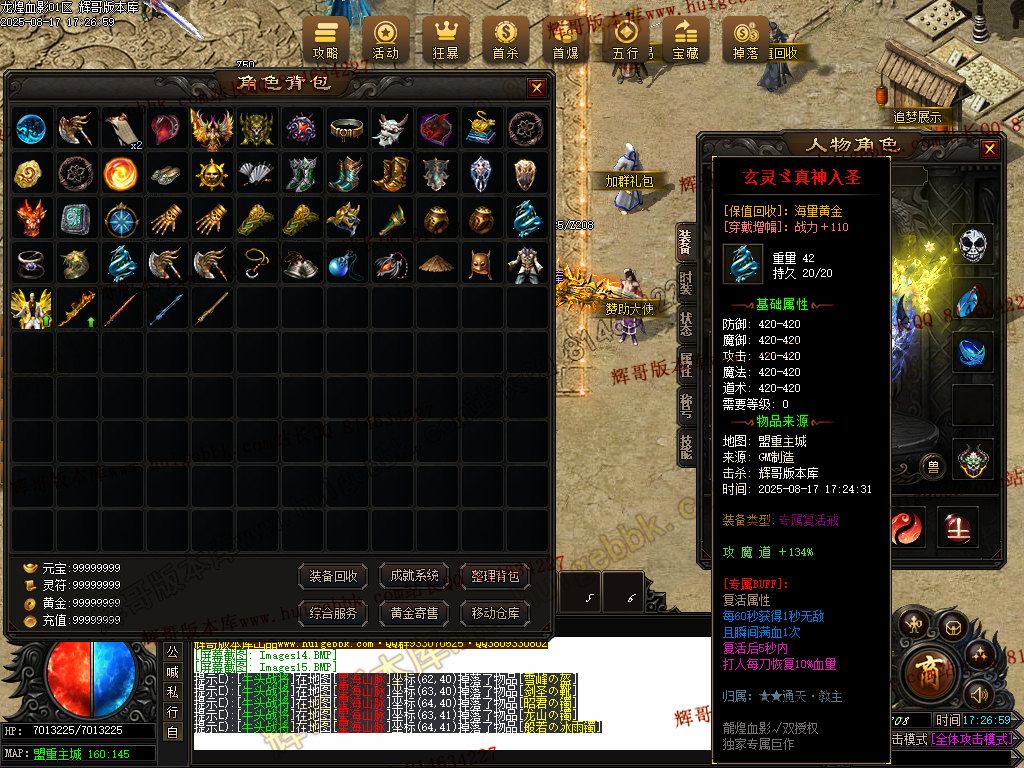Screen dimensions: 1024x768
Task: Activate the 狂暴 crown icon
Action: click(x=445, y=37)
